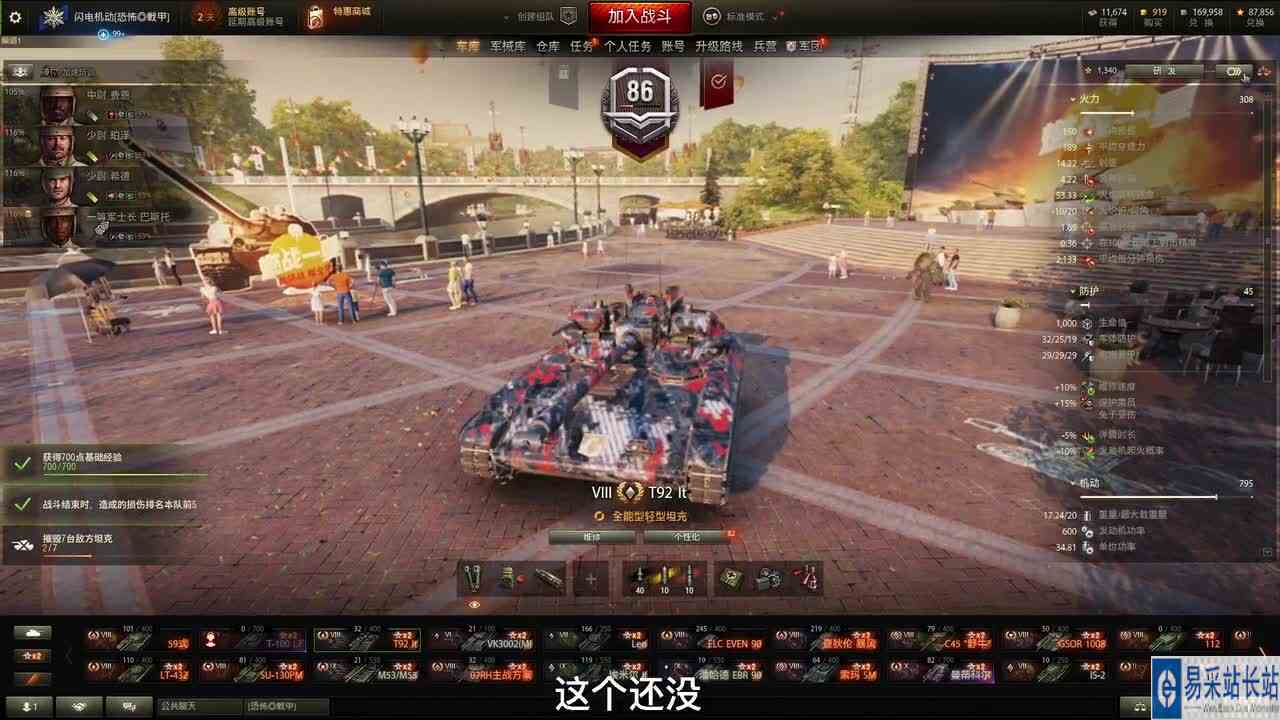Open the empty directive slot with plus sign
This screenshot has height=720, width=1280.
[590, 578]
